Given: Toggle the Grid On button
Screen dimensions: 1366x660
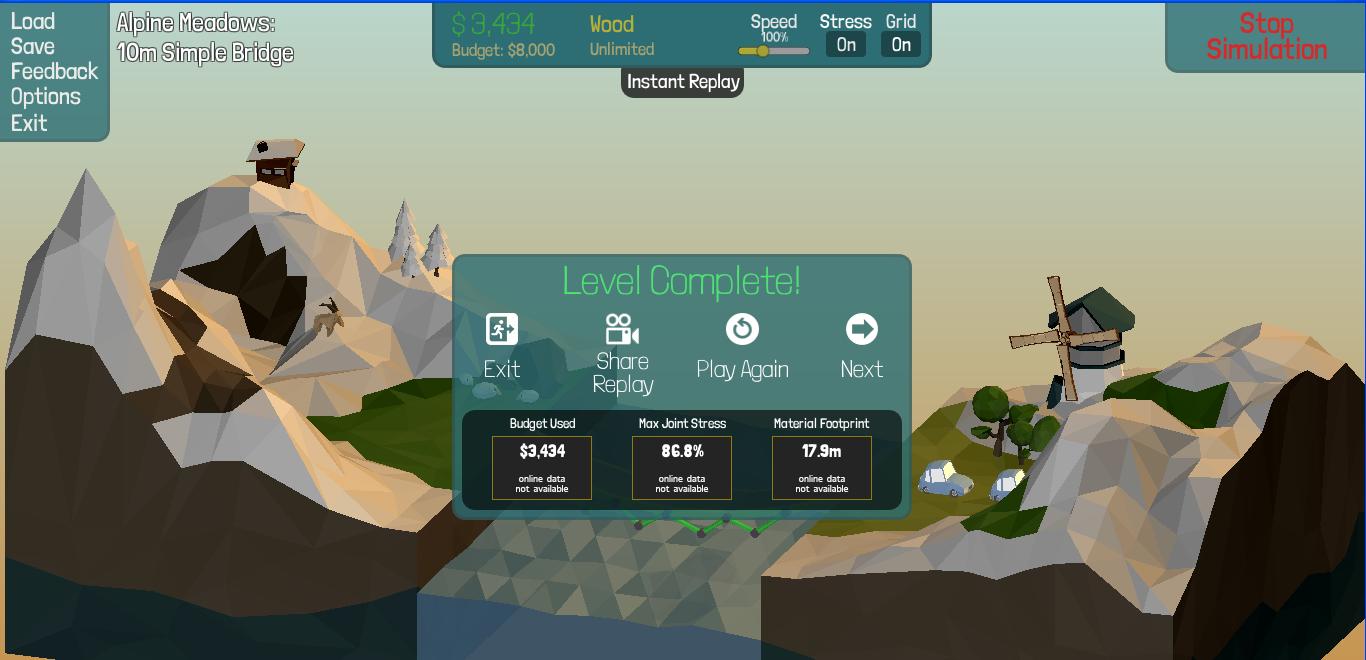Looking at the screenshot, I should [901, 44].
